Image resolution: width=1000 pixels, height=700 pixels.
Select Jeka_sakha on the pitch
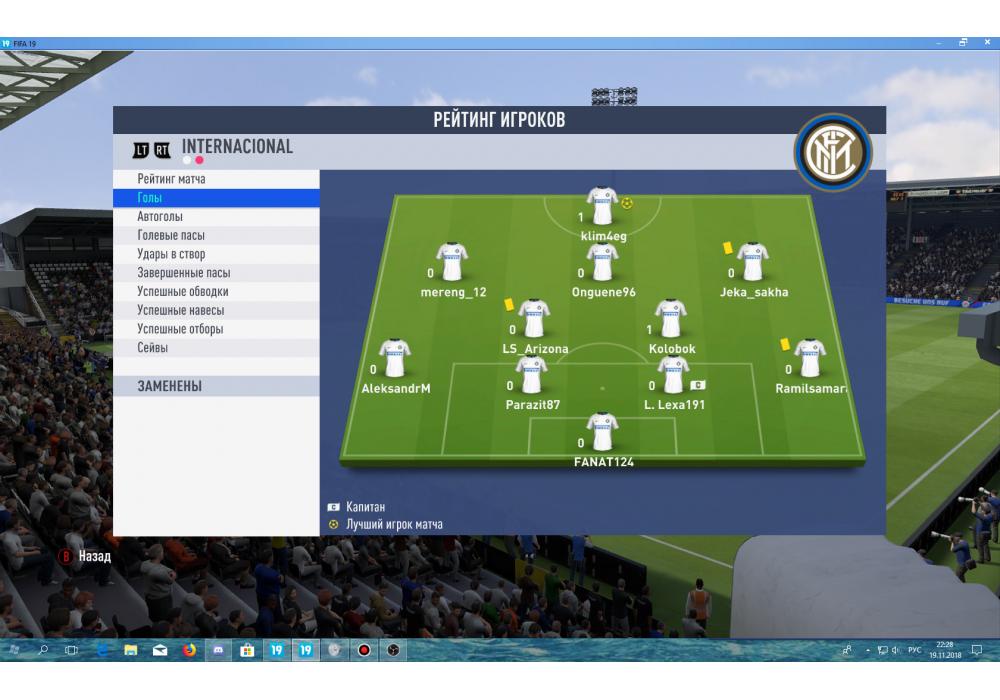click(752, 262)
